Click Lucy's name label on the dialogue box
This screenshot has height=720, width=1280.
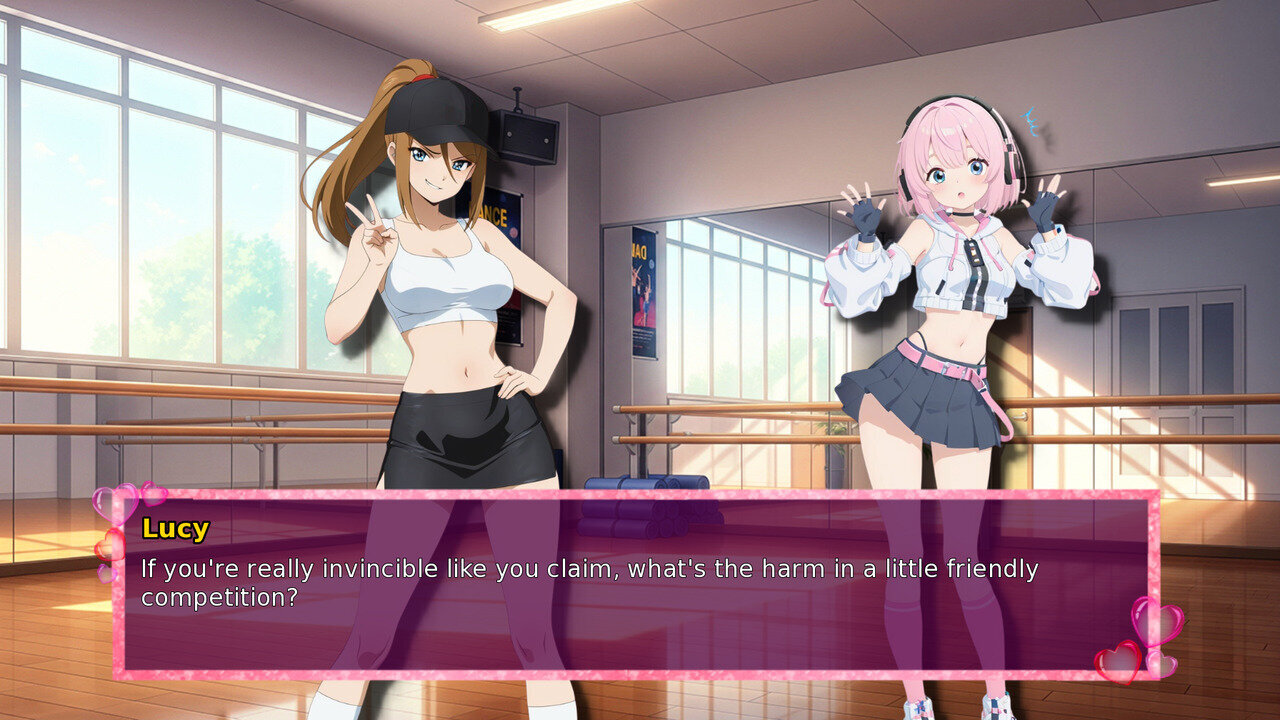175,530
